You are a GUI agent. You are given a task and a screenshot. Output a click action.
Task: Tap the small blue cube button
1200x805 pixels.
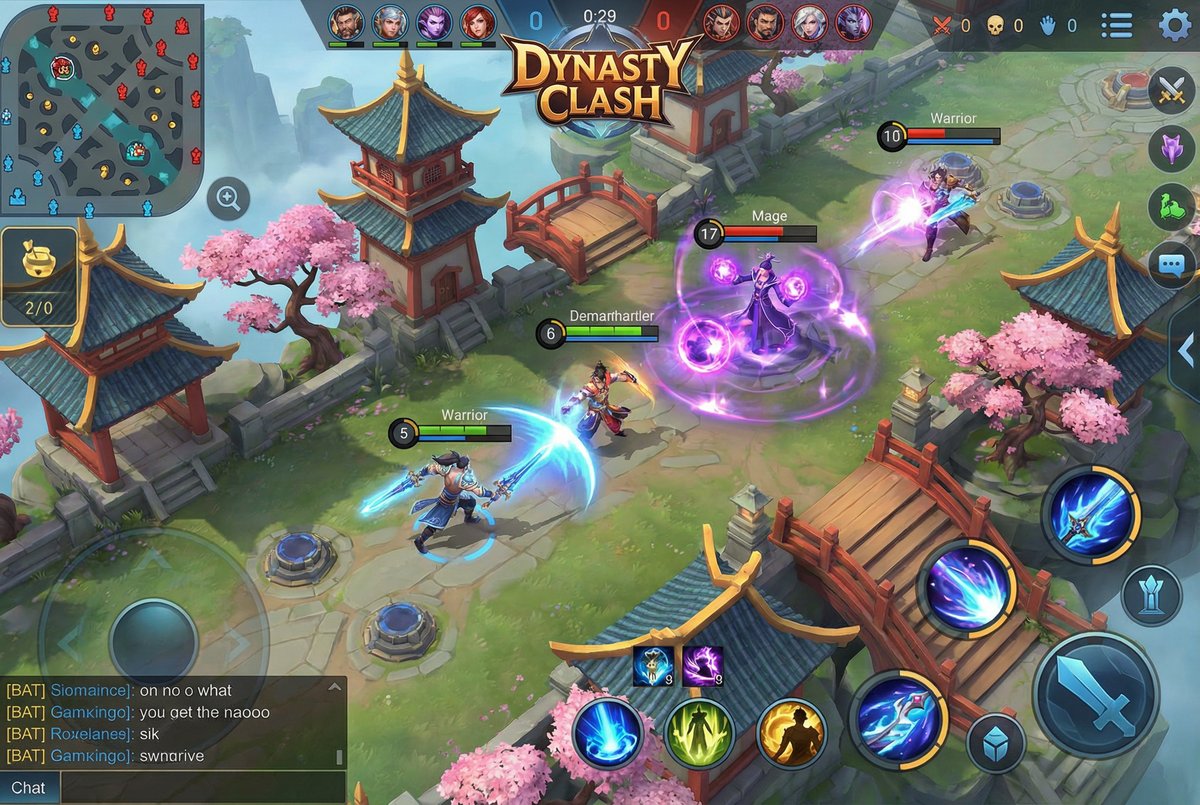pyautogui.click(x=996, y=743)
